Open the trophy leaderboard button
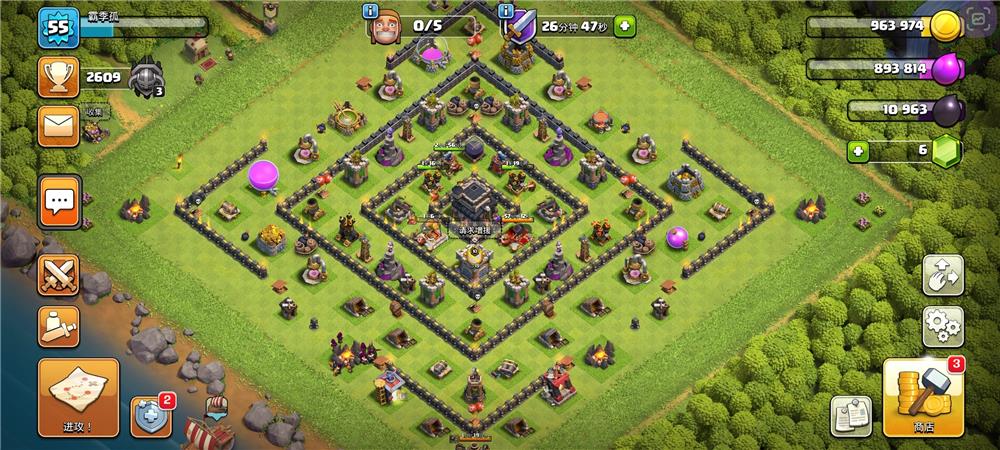The width and height of the screenshot is (1000, 450). 58,77
